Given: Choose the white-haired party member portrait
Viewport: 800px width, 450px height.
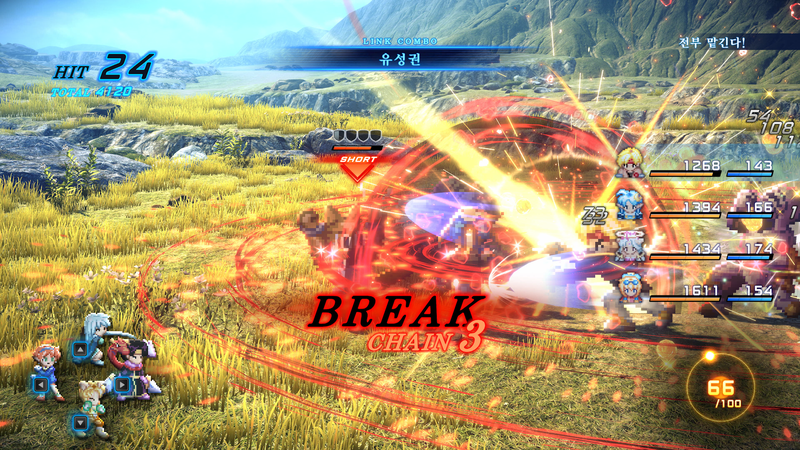Looking at the screenshot, I should pyautogui.click(x=631, y=246).
